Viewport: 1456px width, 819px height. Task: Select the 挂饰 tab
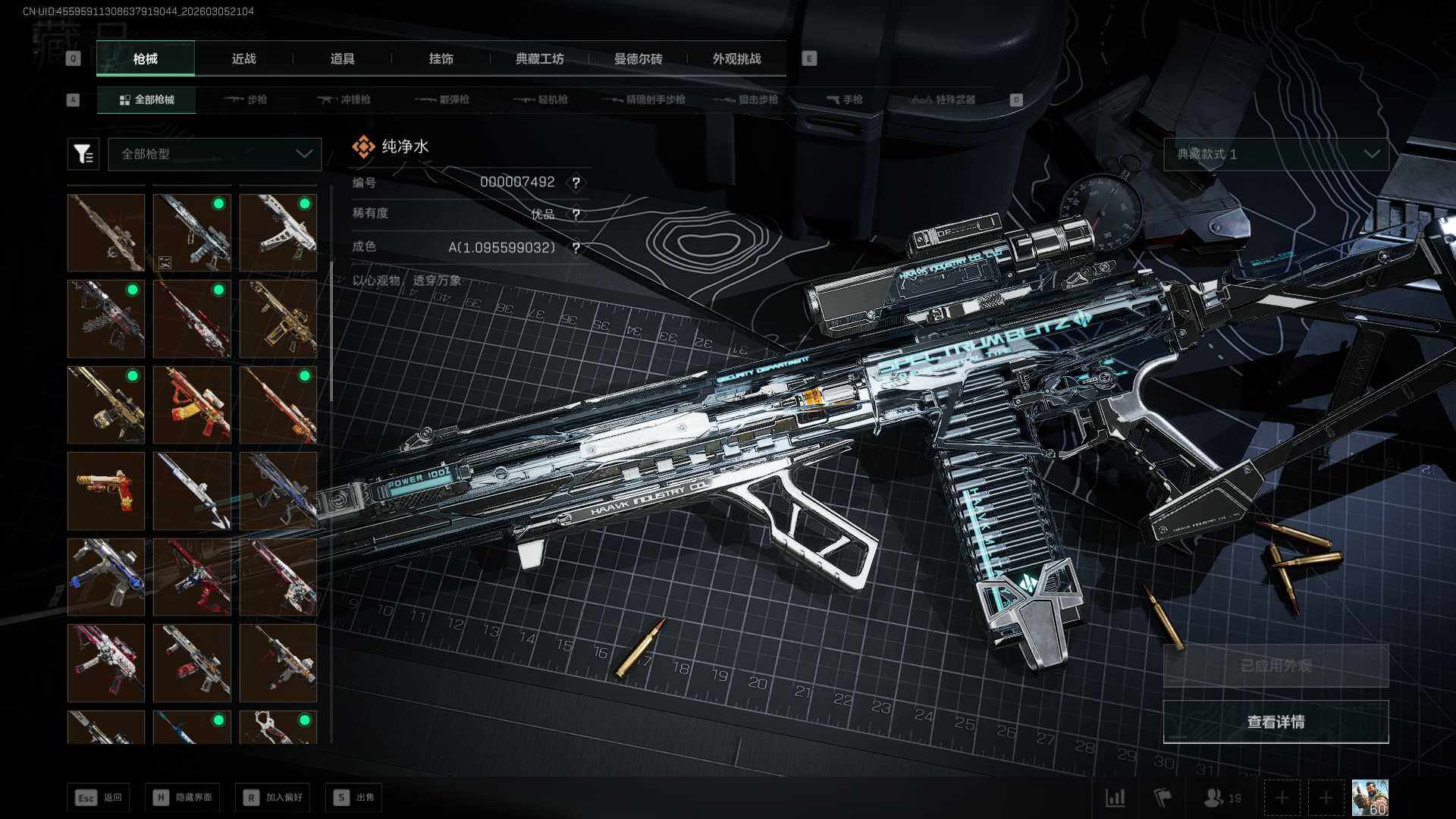pyautogui.click(x=441, y=58)
